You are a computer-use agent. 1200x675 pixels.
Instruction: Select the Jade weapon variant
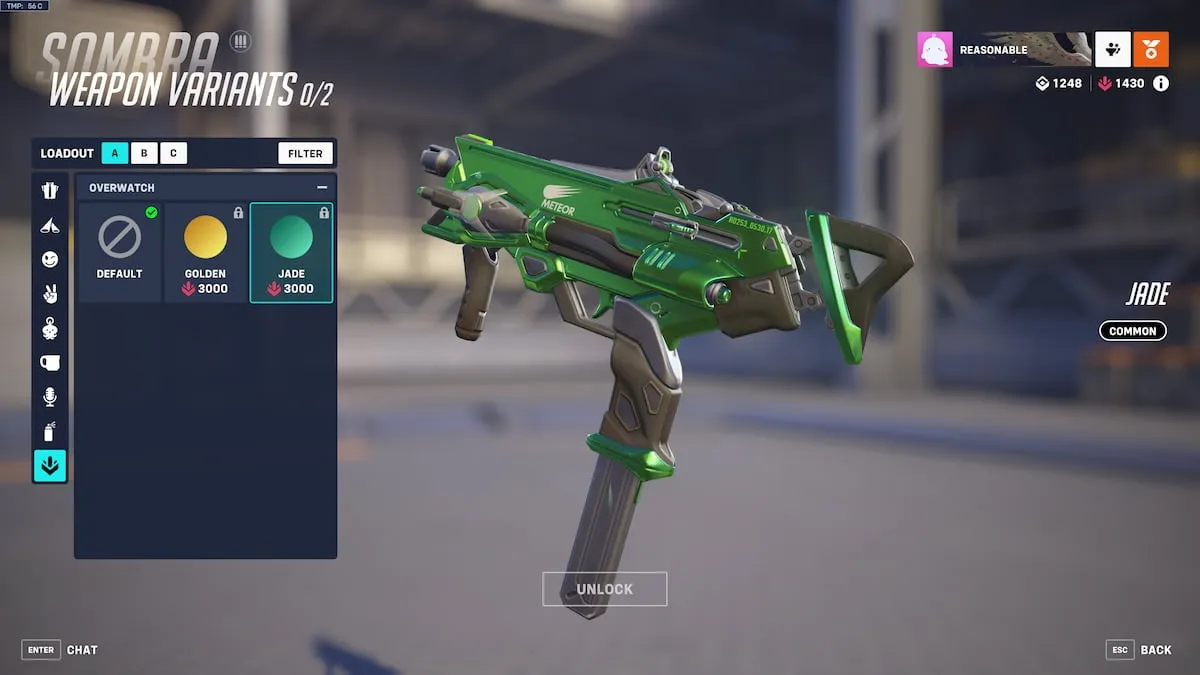pos(291,252)
